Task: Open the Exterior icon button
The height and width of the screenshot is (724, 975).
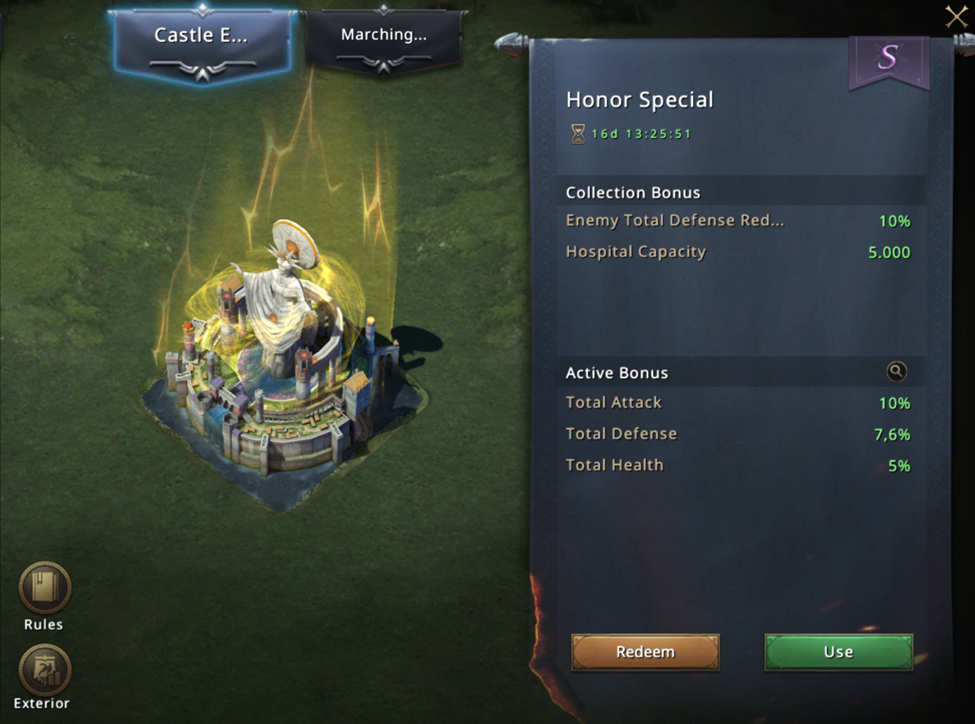Action: 45,670
